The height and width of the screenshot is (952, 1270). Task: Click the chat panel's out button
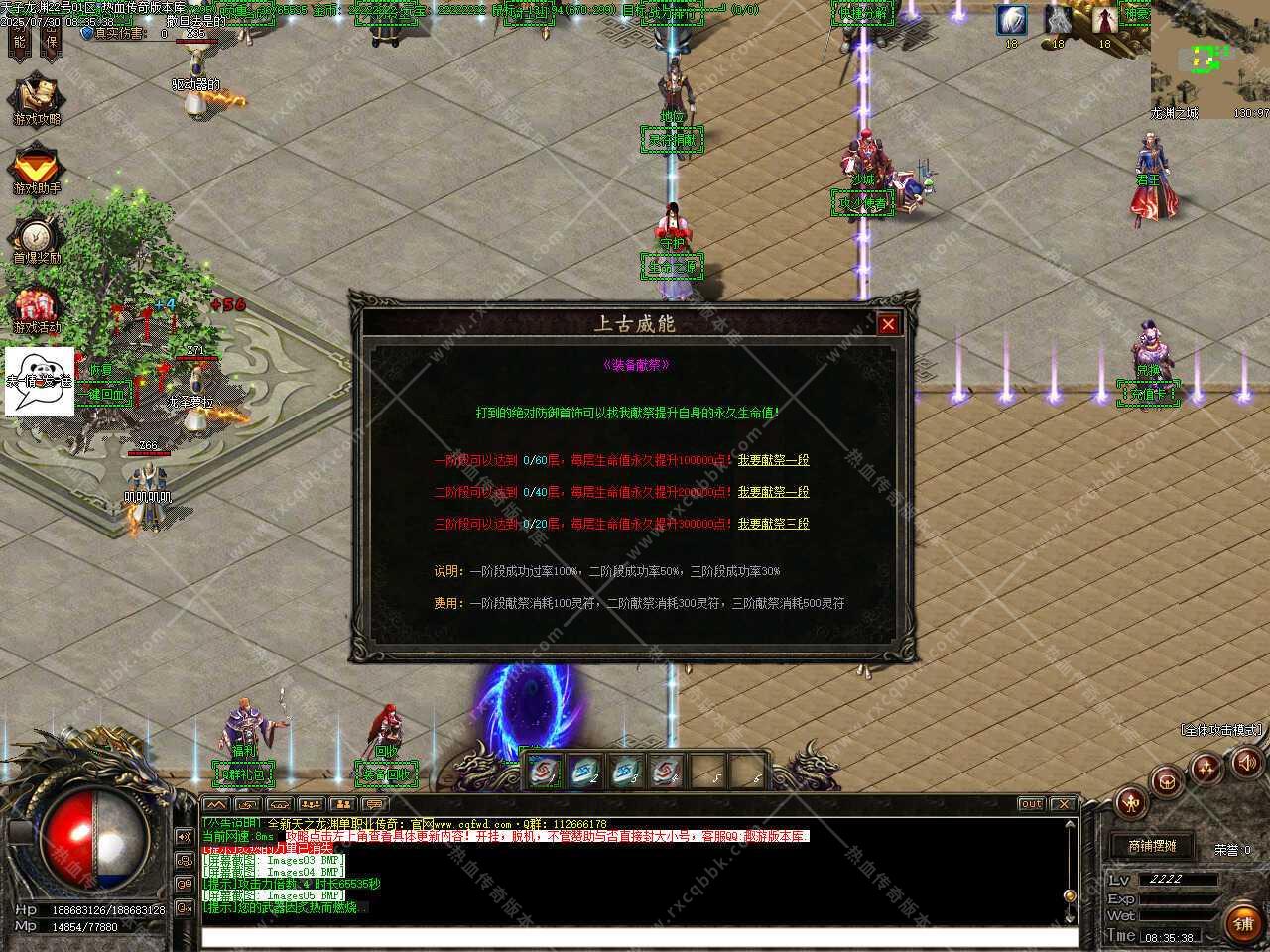click(1031, 804)
